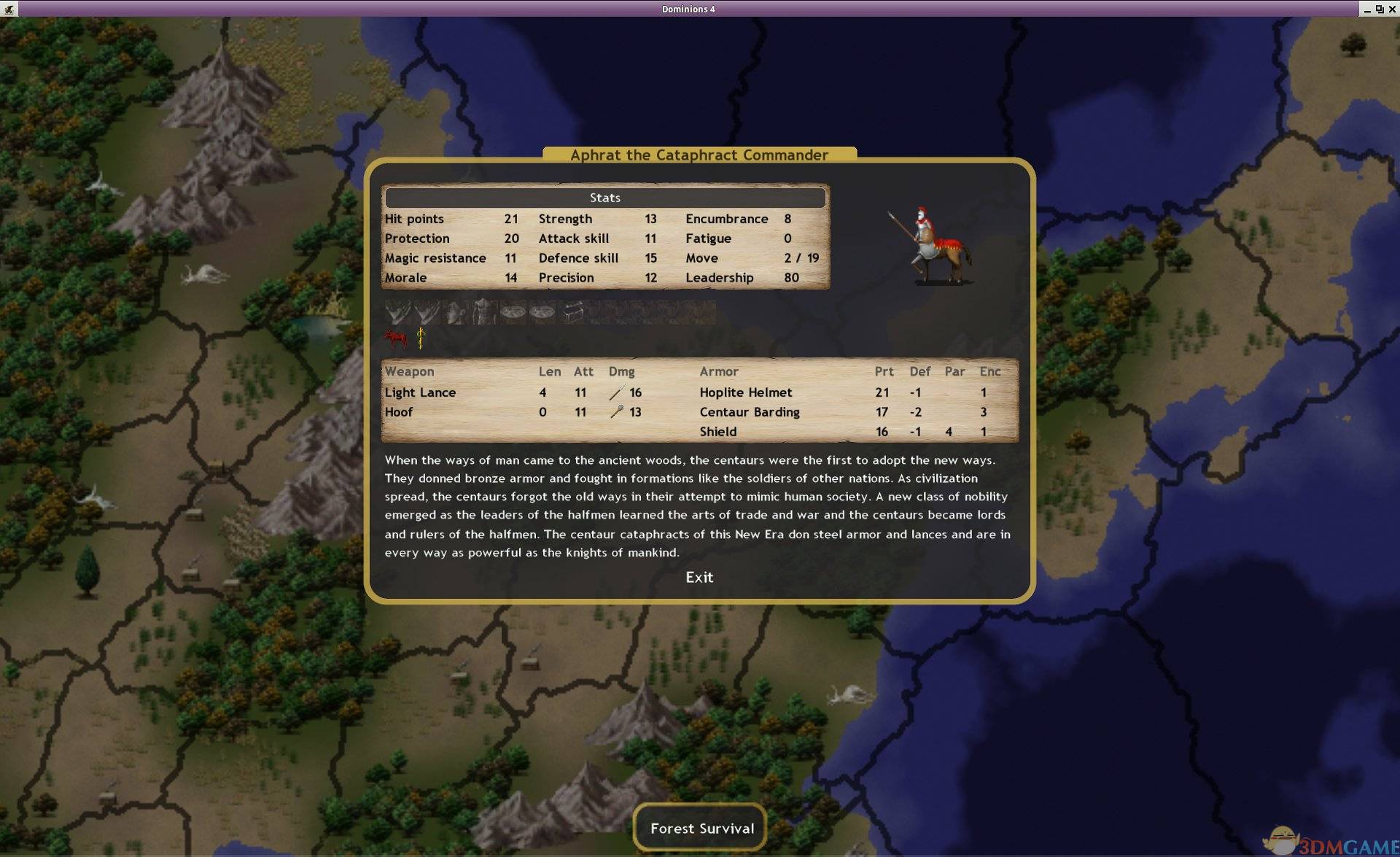Click the Hoplite Helmet armor entry
Image resolution: width=1400 pixels, height=857 pixels.
[745, 392]
